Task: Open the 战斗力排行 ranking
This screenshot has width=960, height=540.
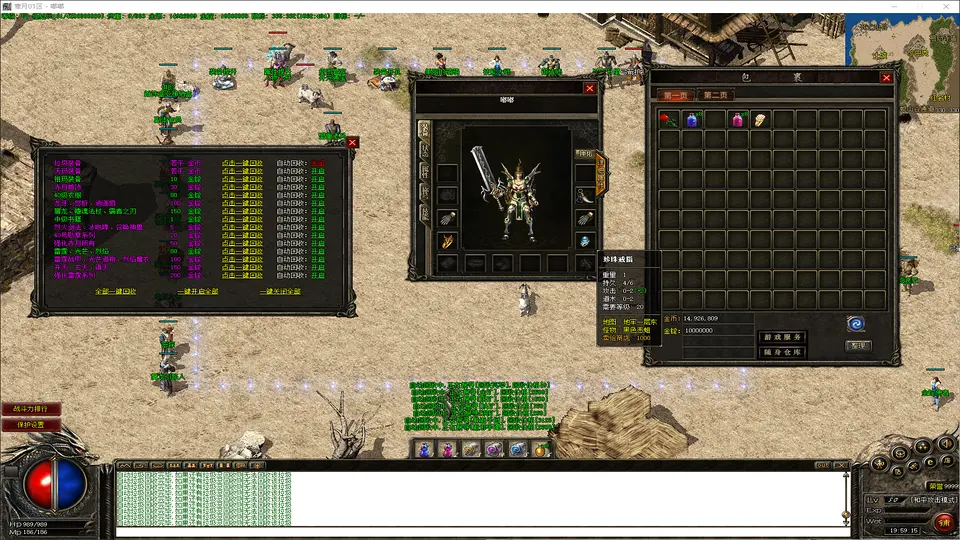Action: click(31, 409)
